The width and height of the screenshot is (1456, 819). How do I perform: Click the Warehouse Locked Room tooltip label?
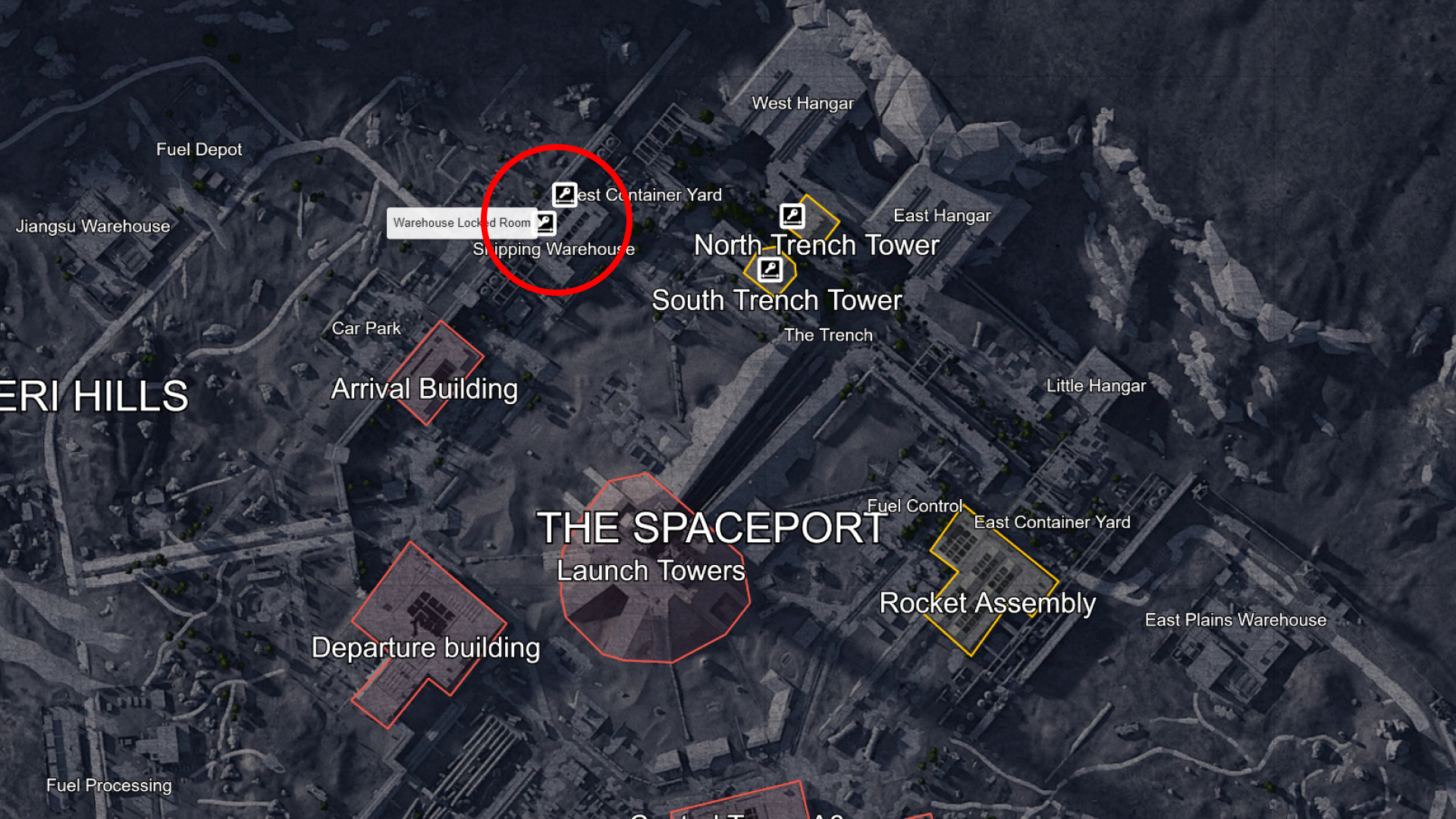[463, 223]
